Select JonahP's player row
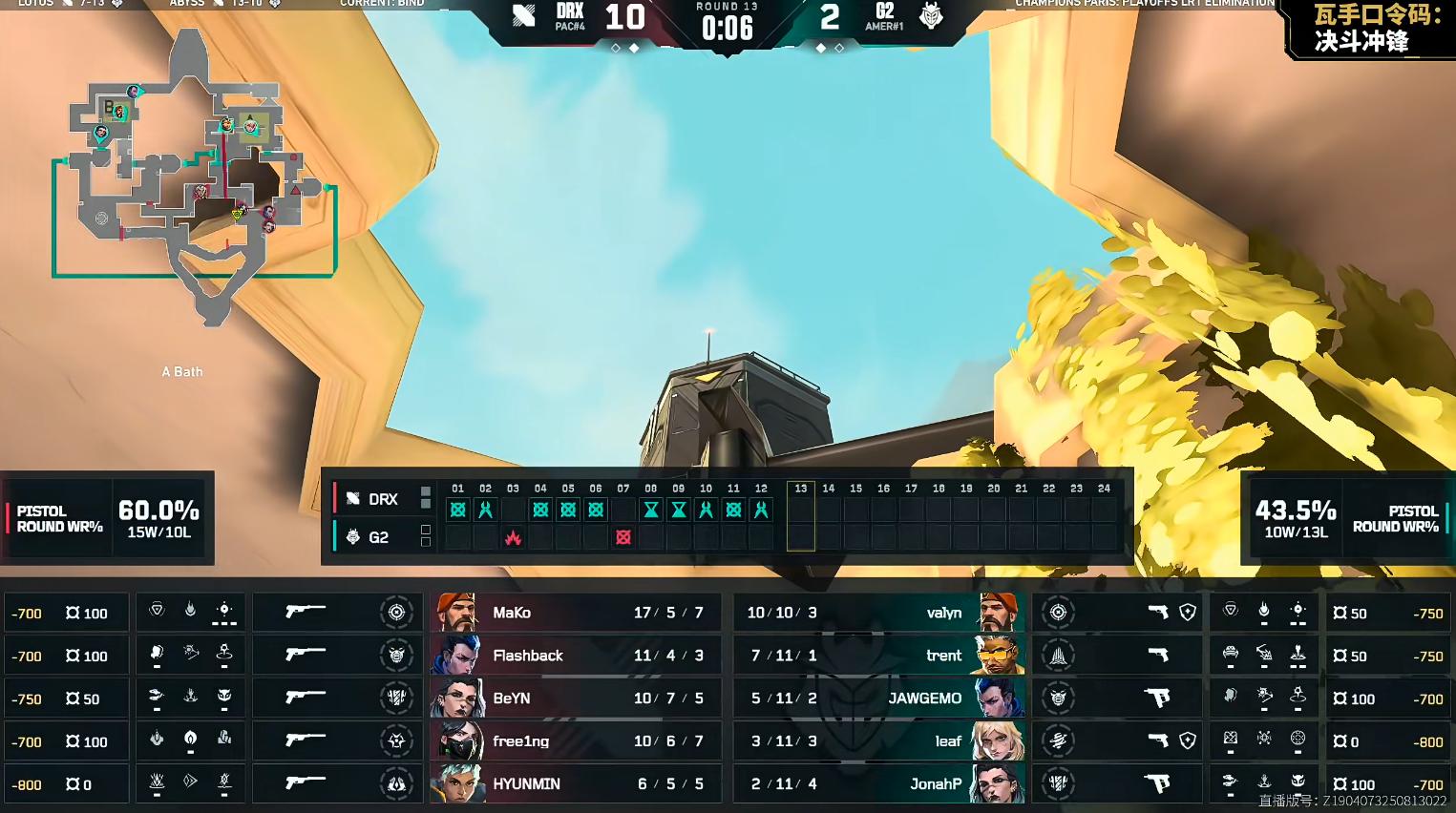Image resolution: width=1456 pixels, height=813 pixels. (878, 783)
